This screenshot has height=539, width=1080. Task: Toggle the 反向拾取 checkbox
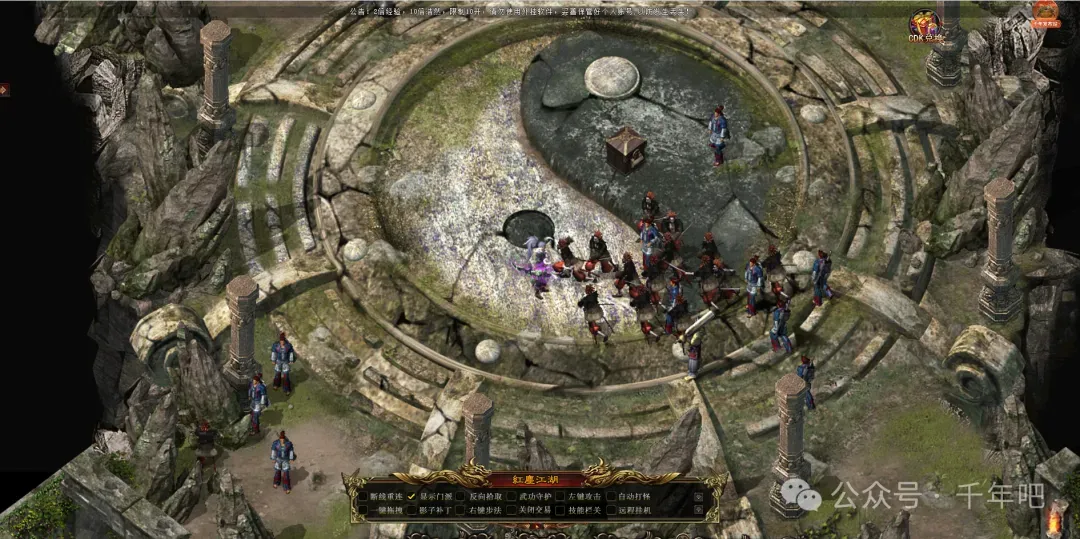pyautogui.click(x=462, y=496)
